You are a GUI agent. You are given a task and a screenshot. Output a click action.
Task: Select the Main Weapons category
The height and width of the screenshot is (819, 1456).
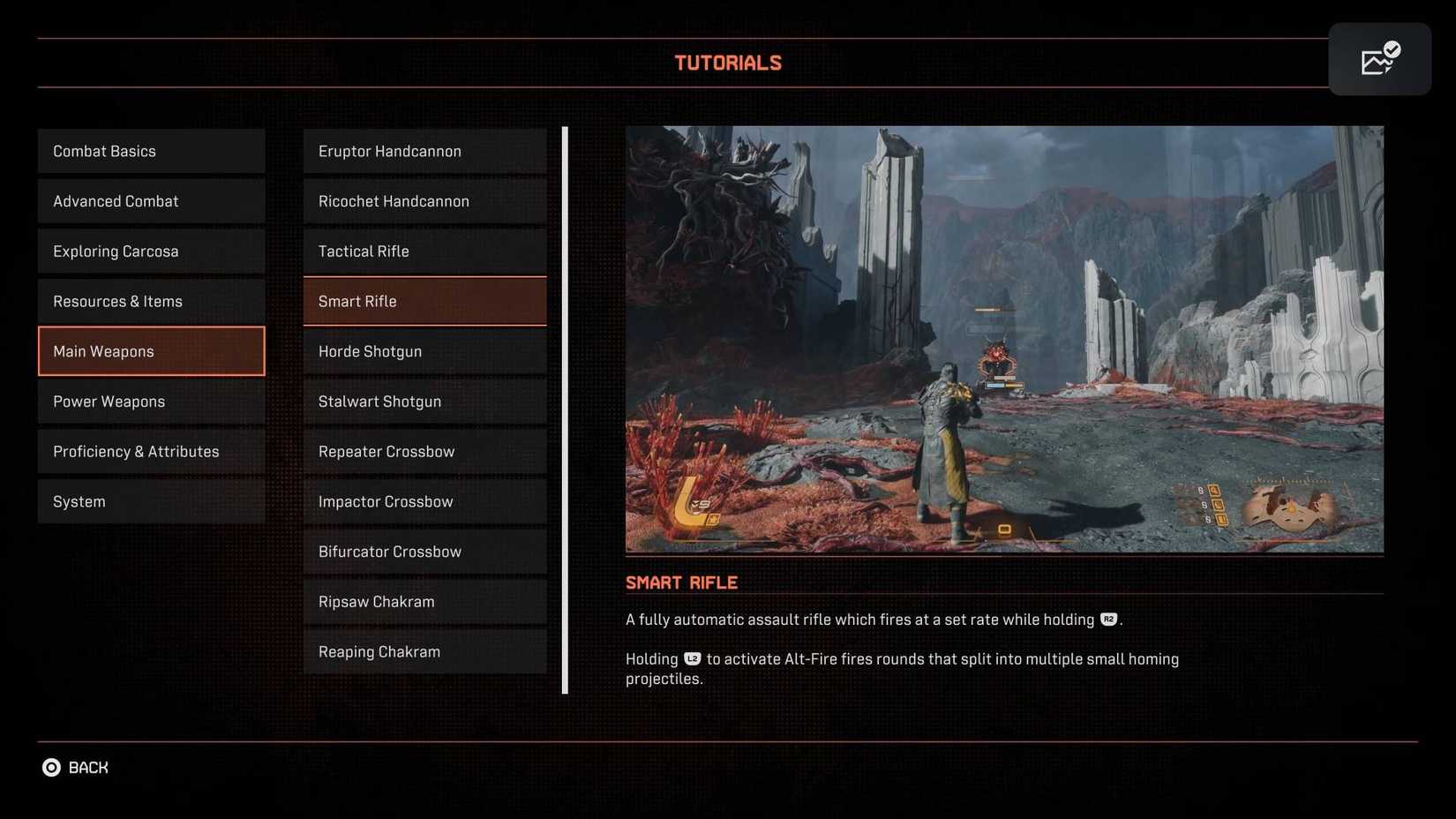(150, 350)
